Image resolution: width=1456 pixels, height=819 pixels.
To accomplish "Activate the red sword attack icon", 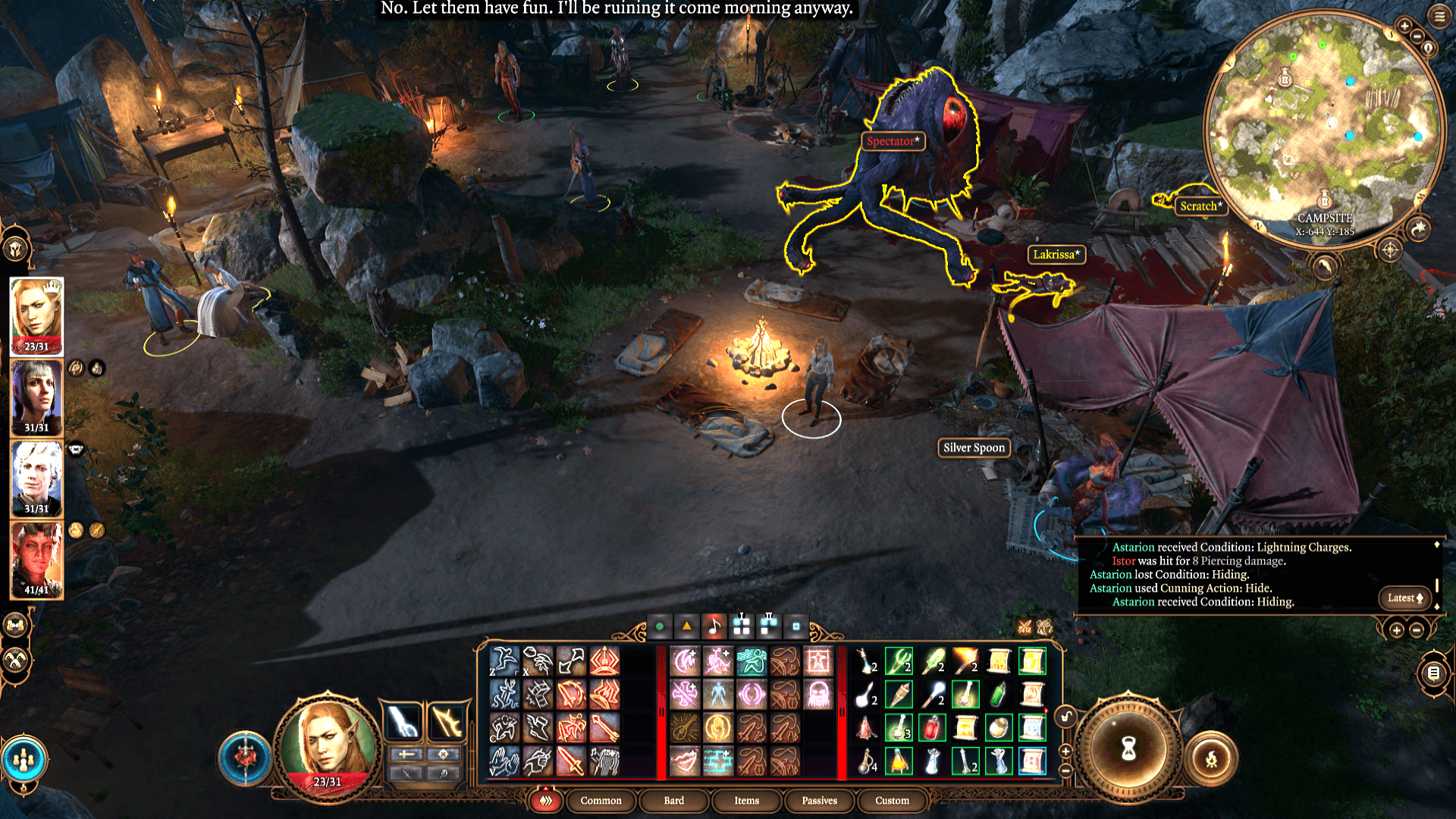I will click(571, 761).
